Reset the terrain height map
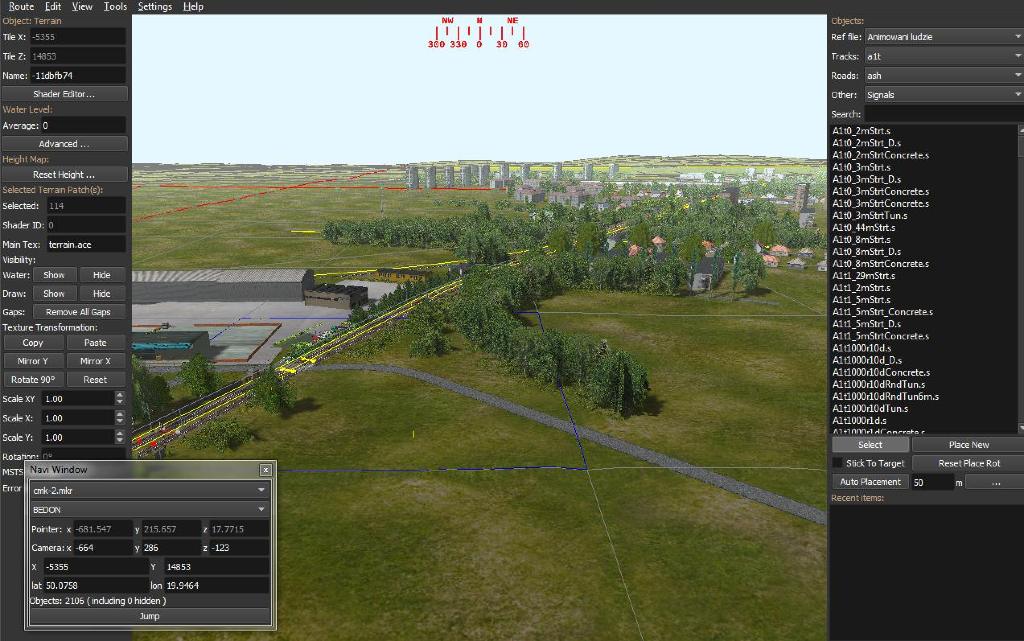 [x=64, y=174]
